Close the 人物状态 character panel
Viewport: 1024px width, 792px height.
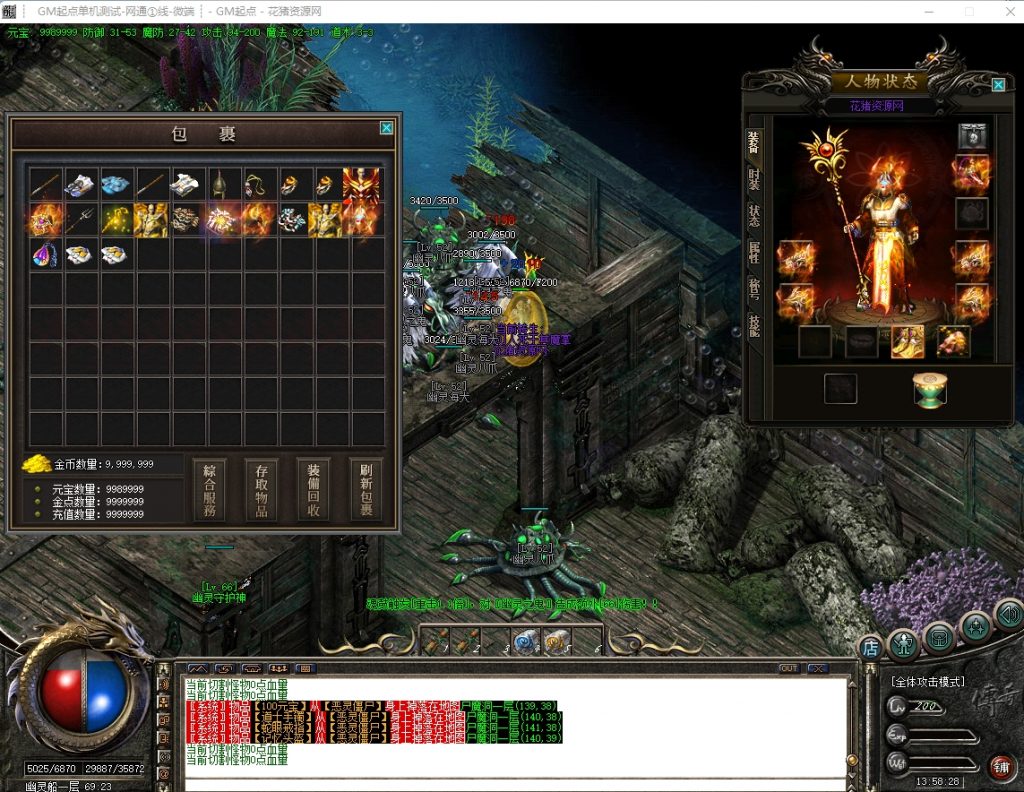tap(998, 85)
